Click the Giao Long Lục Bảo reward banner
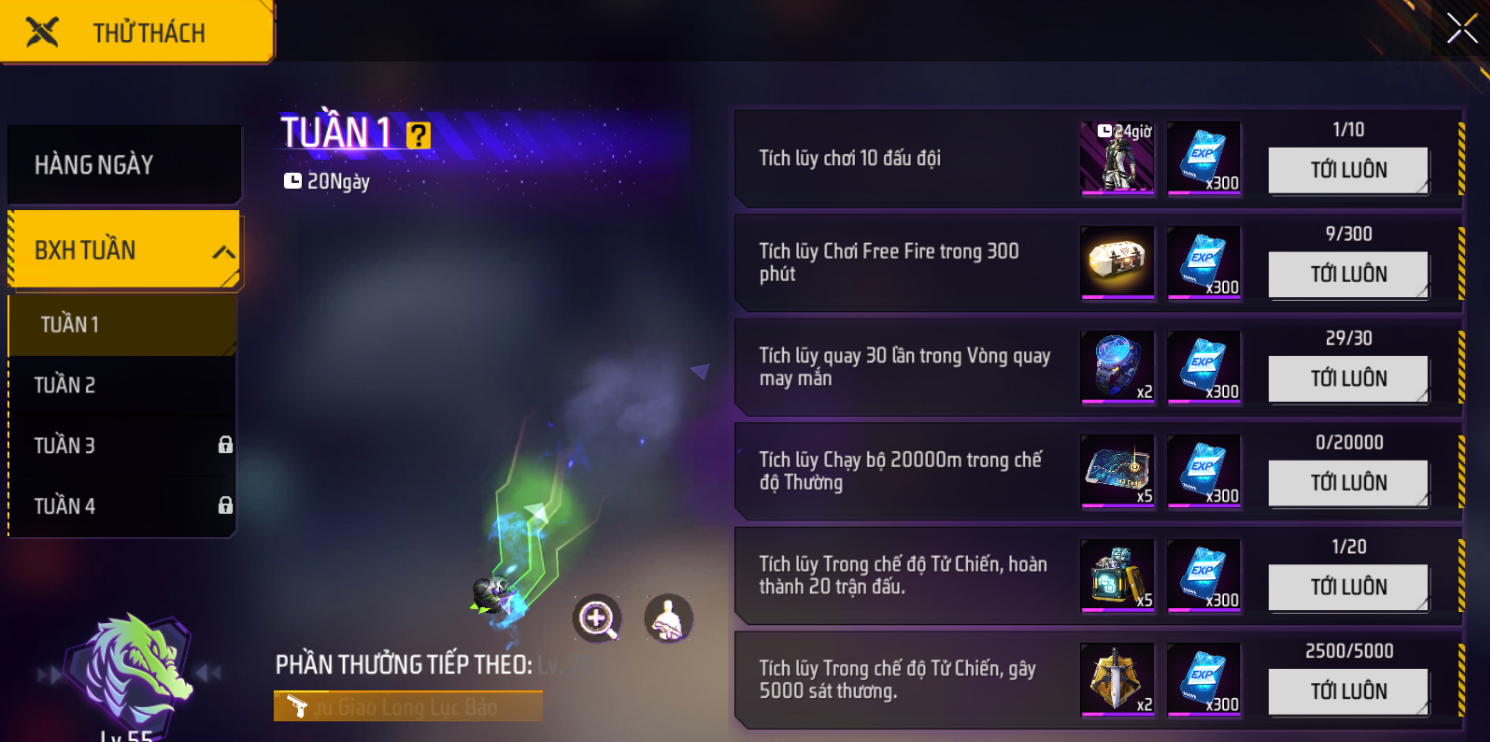Screen dimensions: 1490x742 (x=408, y=705)
